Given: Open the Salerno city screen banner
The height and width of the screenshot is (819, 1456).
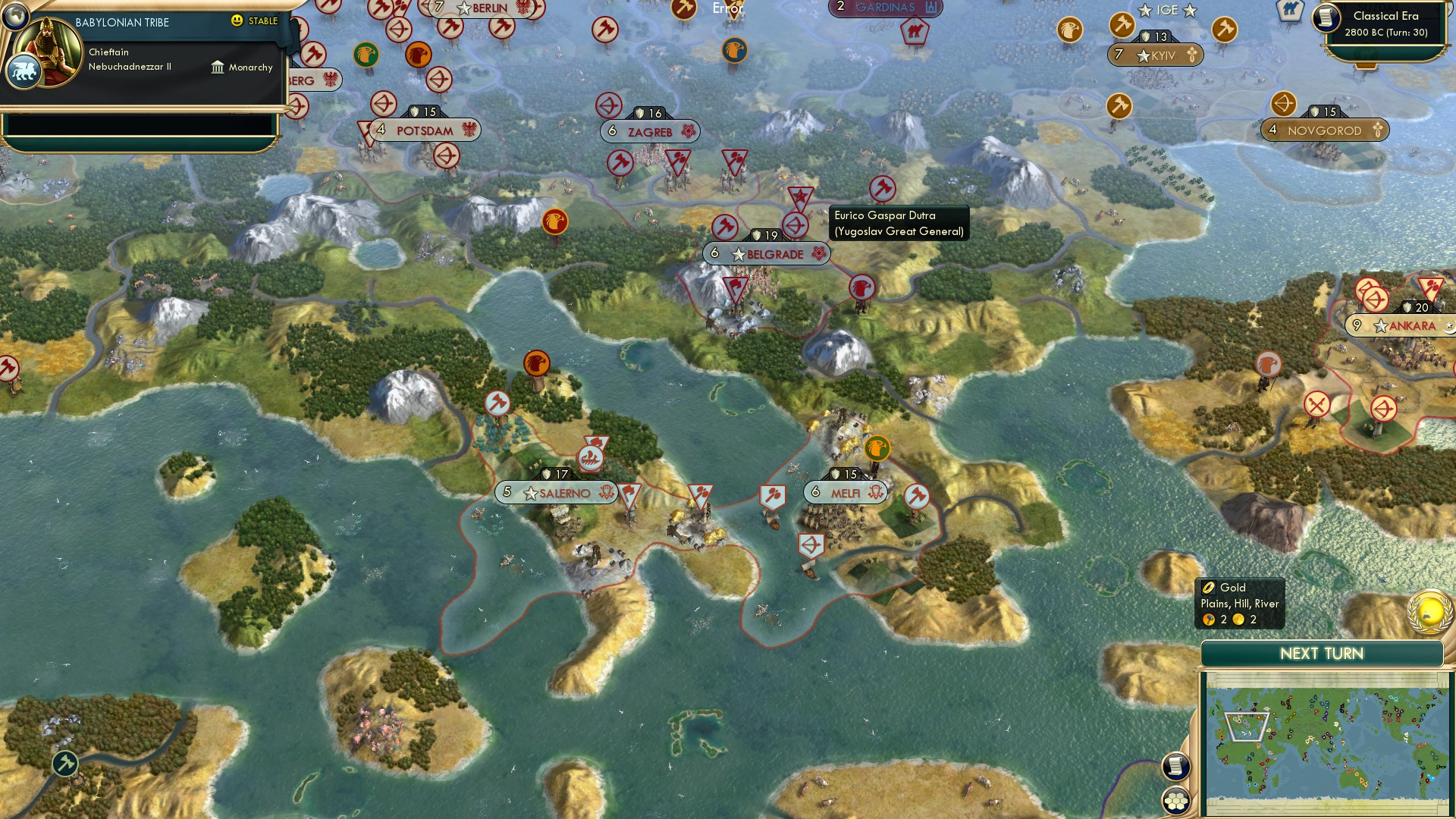Looking at the screenshot, I should [x=554, y=492].
